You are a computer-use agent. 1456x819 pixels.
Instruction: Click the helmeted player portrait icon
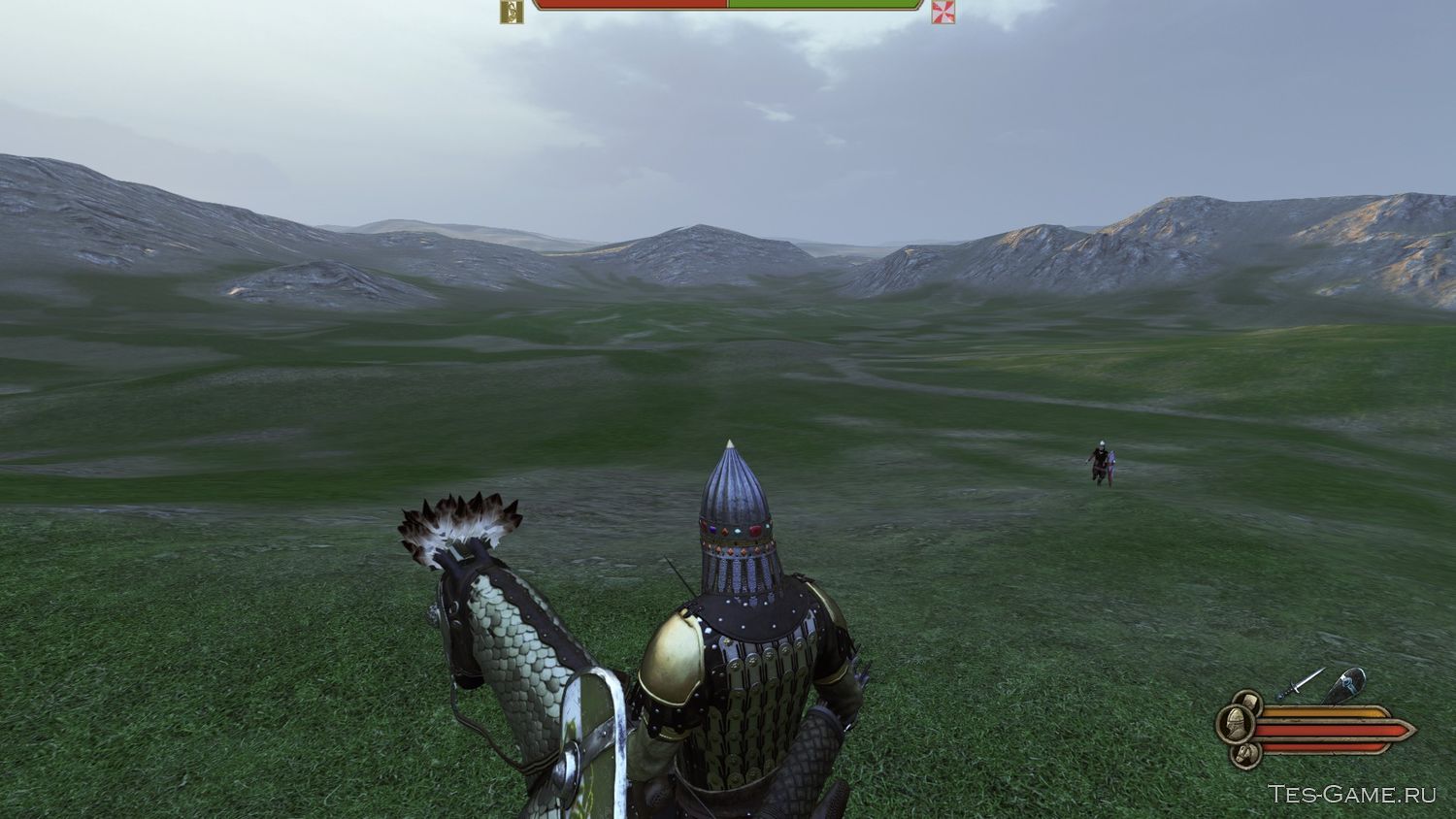pos(1235,724)
